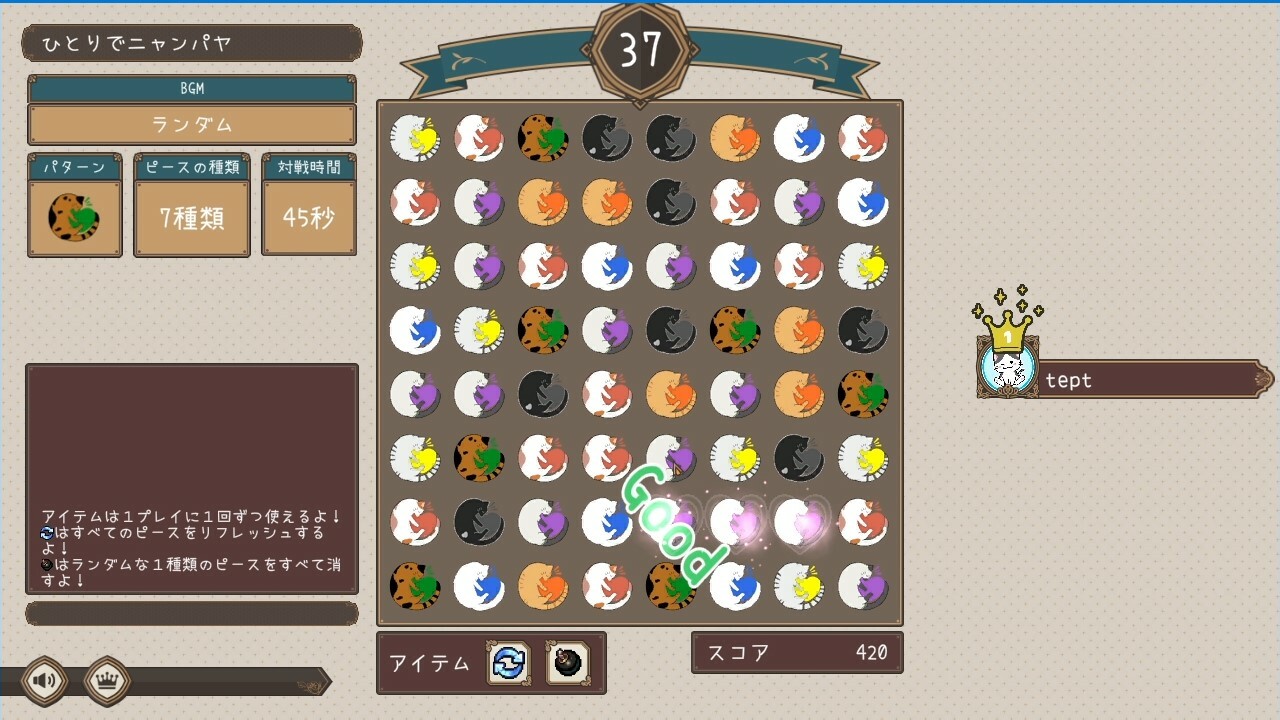Screen dimensions: 1280x720
Task: Click the ひとりでニャンパヤ title banner
Action: tap(190, 43)
